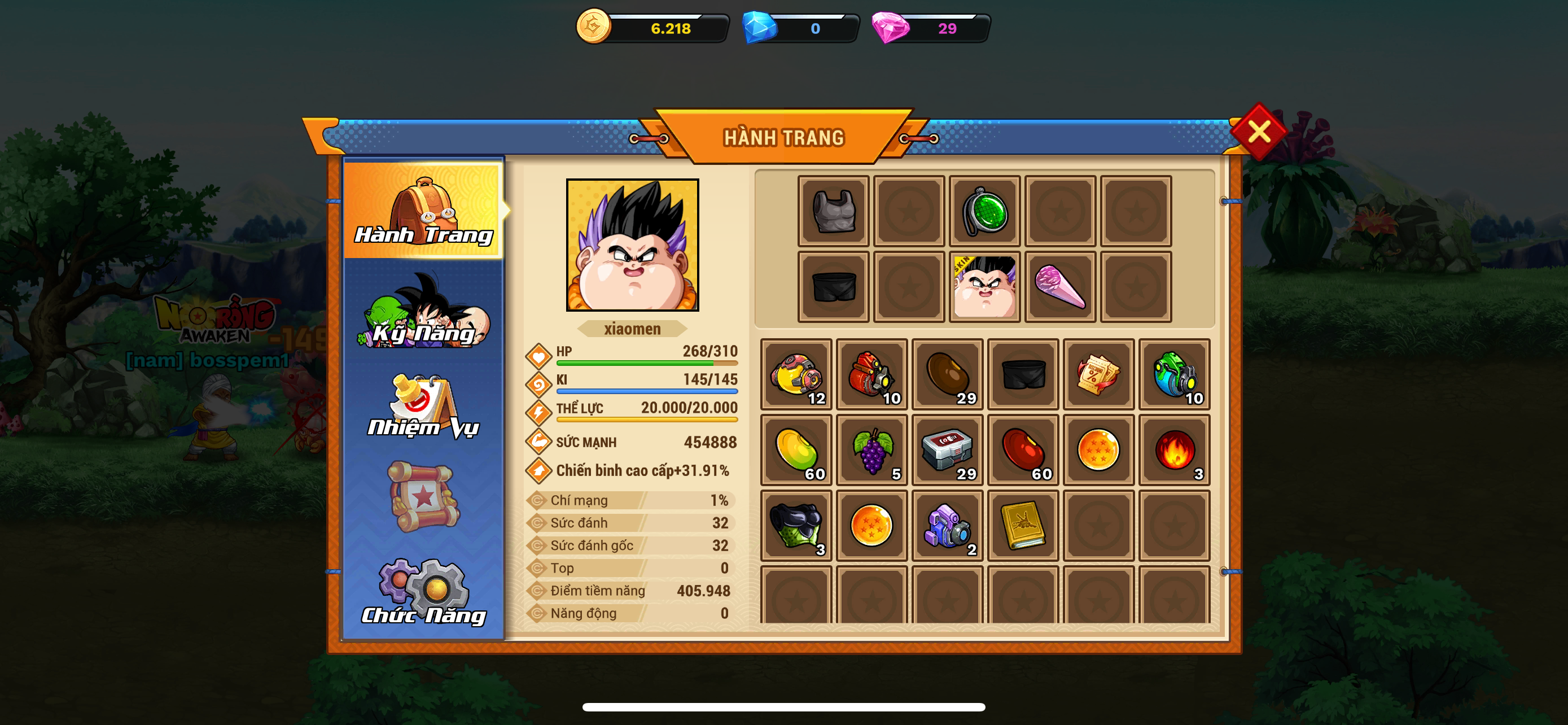The width and height of the screenshot is (1568, 725).
Task: Click the equipped green radar item
Action: (984, 211)
